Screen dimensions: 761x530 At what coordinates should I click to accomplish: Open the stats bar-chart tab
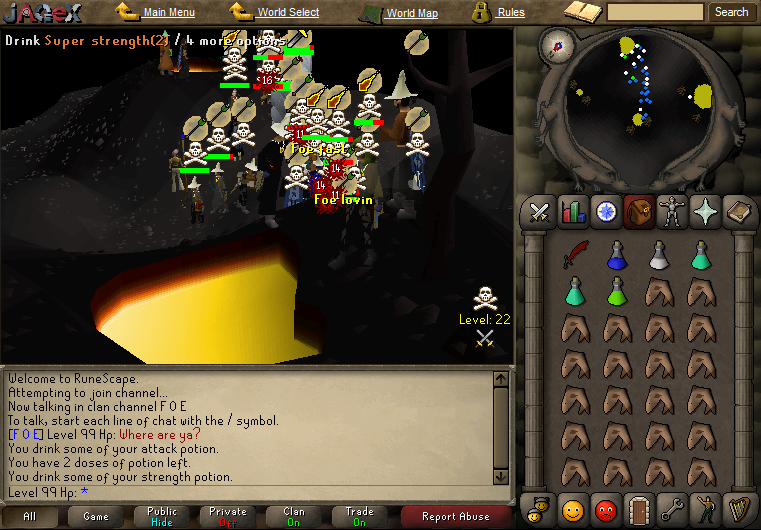(x=573, y=211)
